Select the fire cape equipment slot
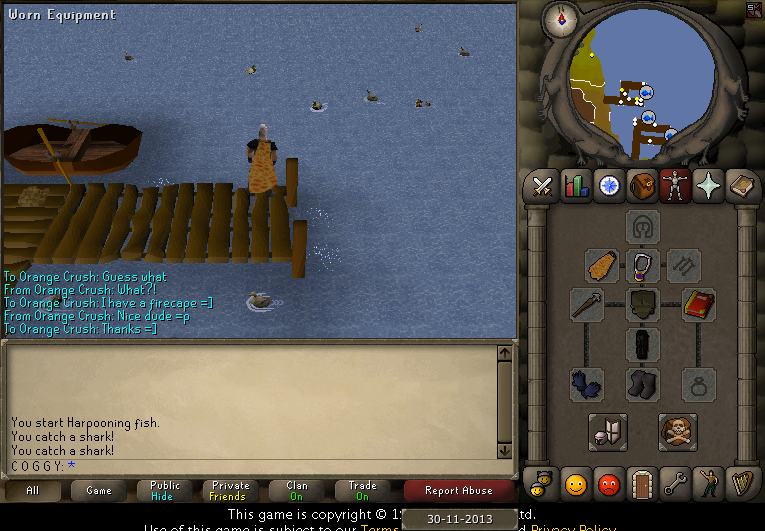The height and width of the screenshot is (531, 765). click(602, 266)
